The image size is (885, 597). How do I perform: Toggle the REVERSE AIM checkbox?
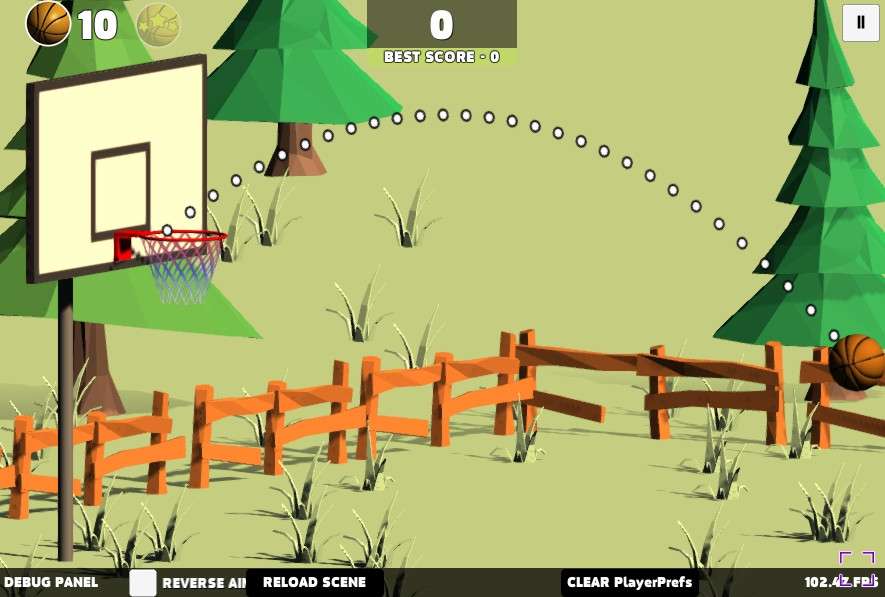tap(143, 583)
